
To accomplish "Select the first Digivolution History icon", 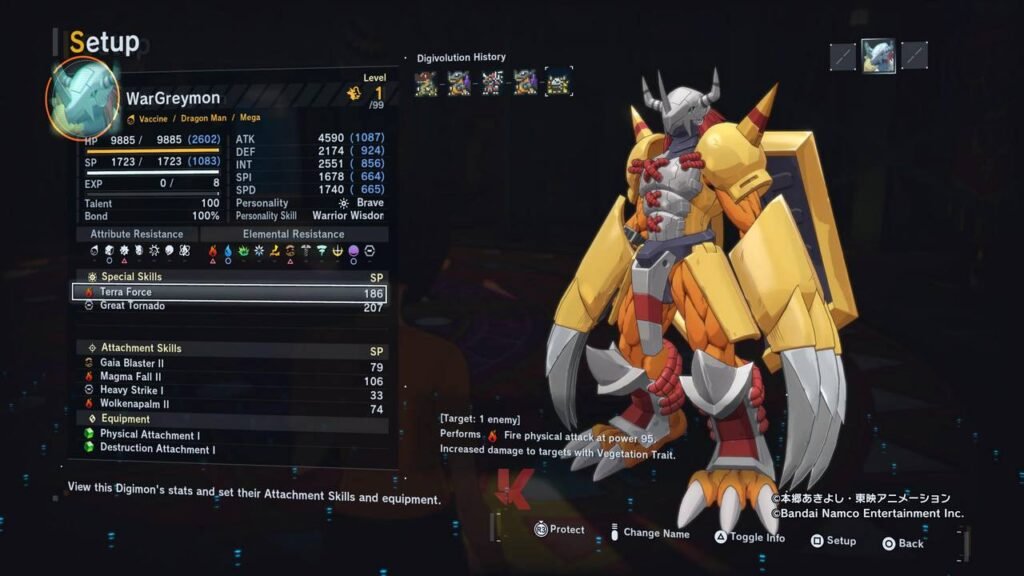I will [427, 82].
